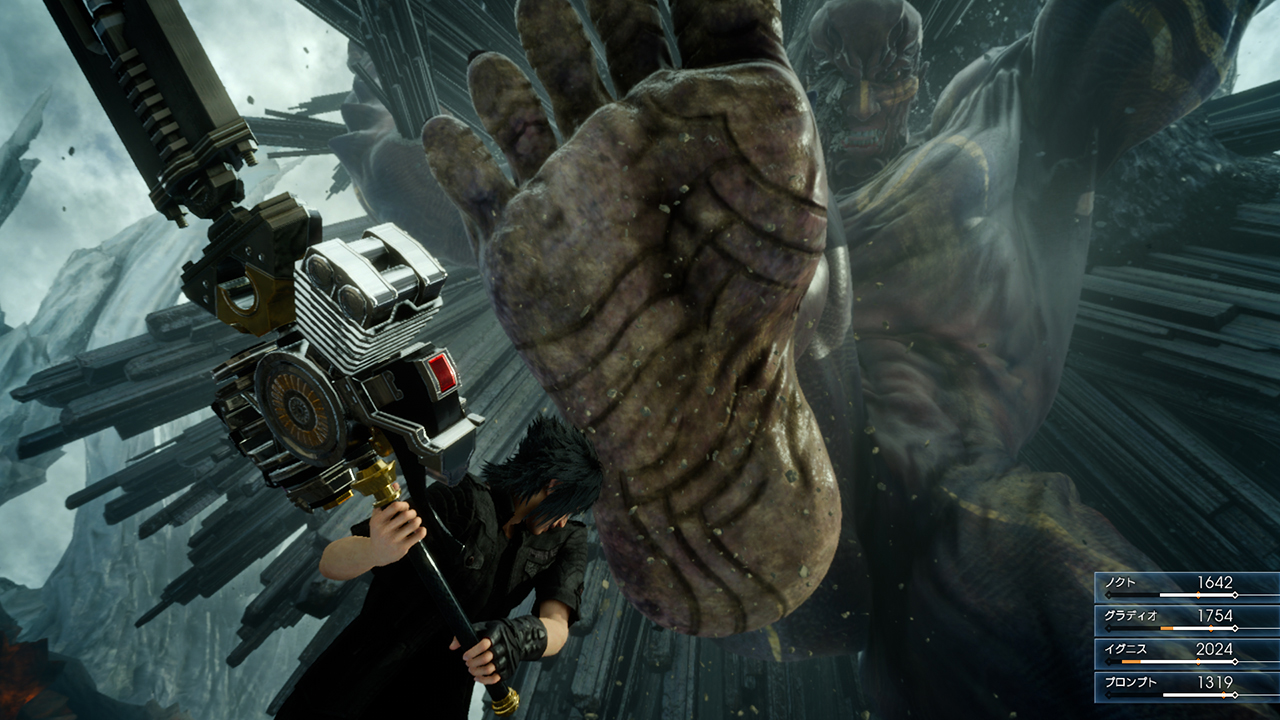This screenshot has width=1280, height=720.
Task: Click the orange diamond marker on Prompto's bar
Action: (1224, 694)
